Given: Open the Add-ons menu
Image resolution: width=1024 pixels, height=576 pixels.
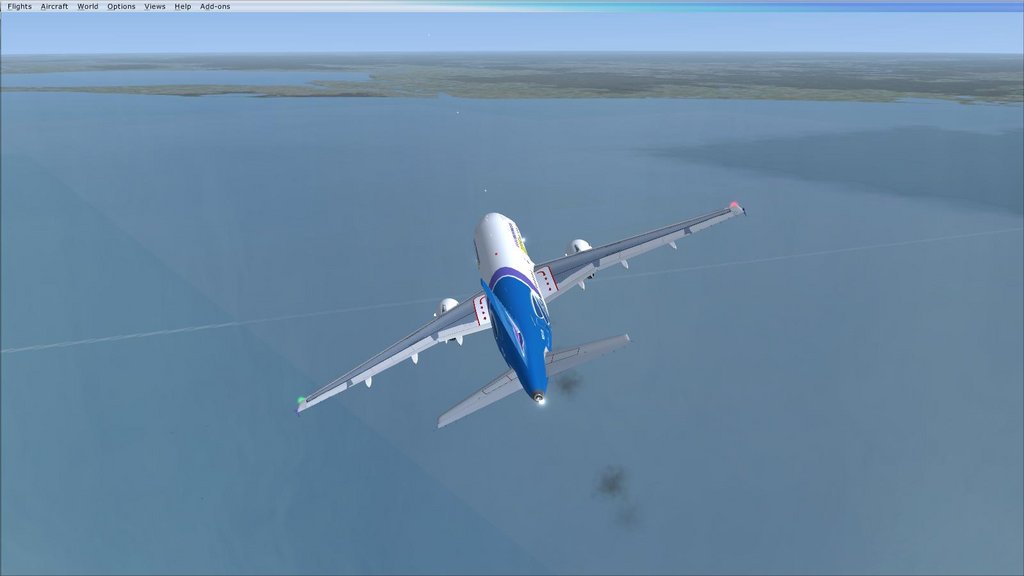Looking at the screenshot, I should click(215, 6).
